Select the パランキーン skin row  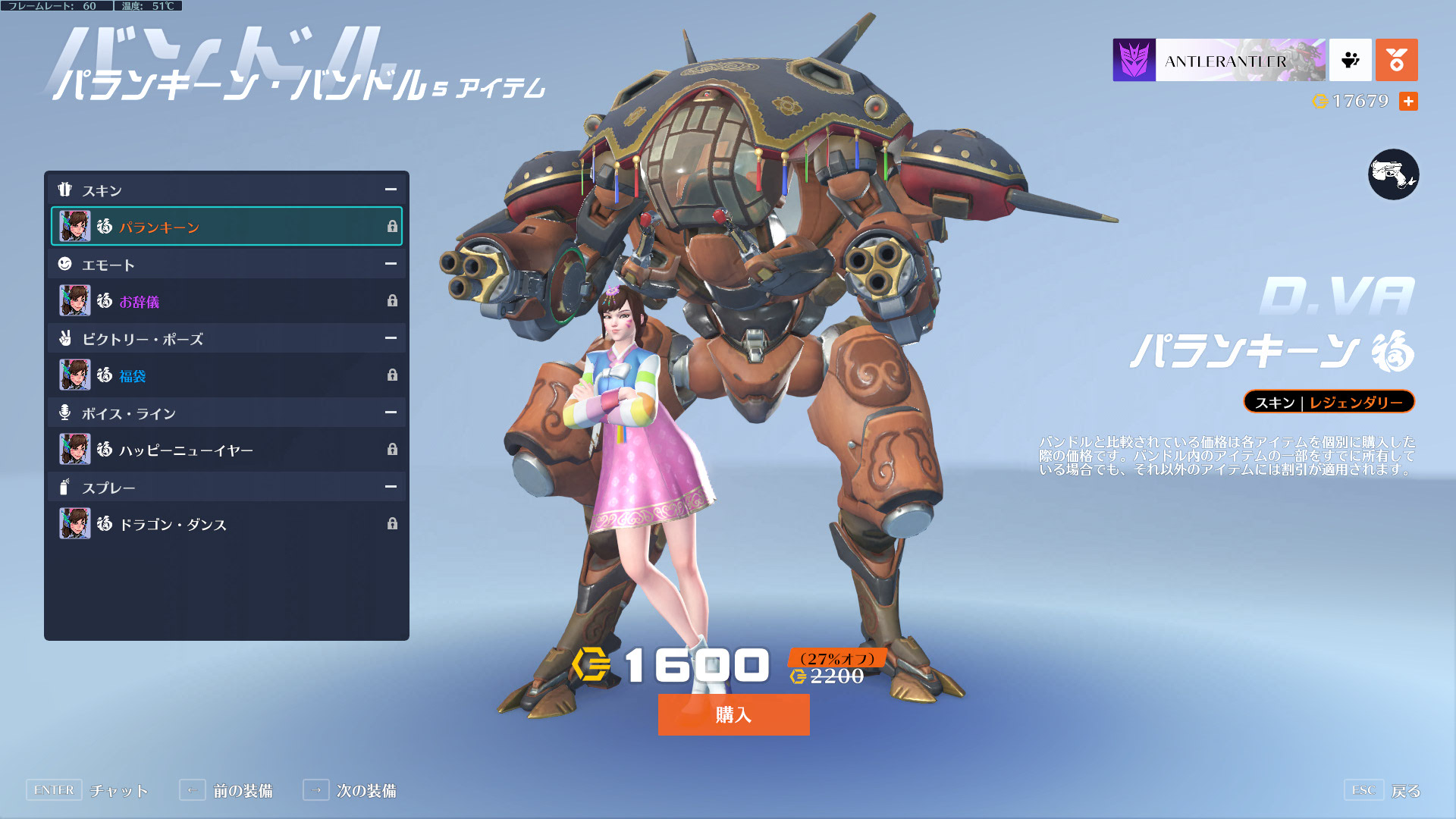(226, 227)
